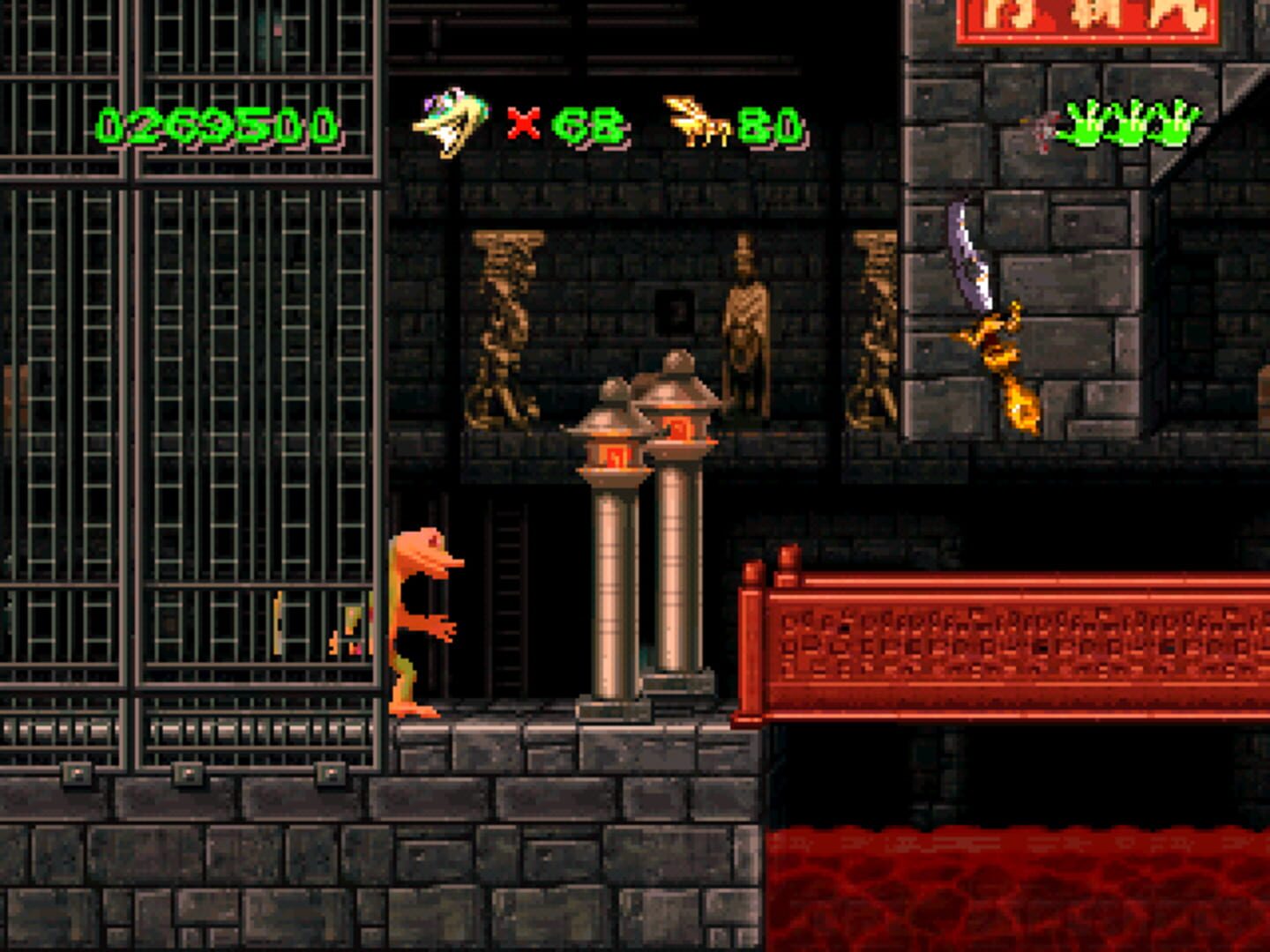Click the red X multiplier symbol
This screenshot has height=952, width=1270.
tap(521, 125)
